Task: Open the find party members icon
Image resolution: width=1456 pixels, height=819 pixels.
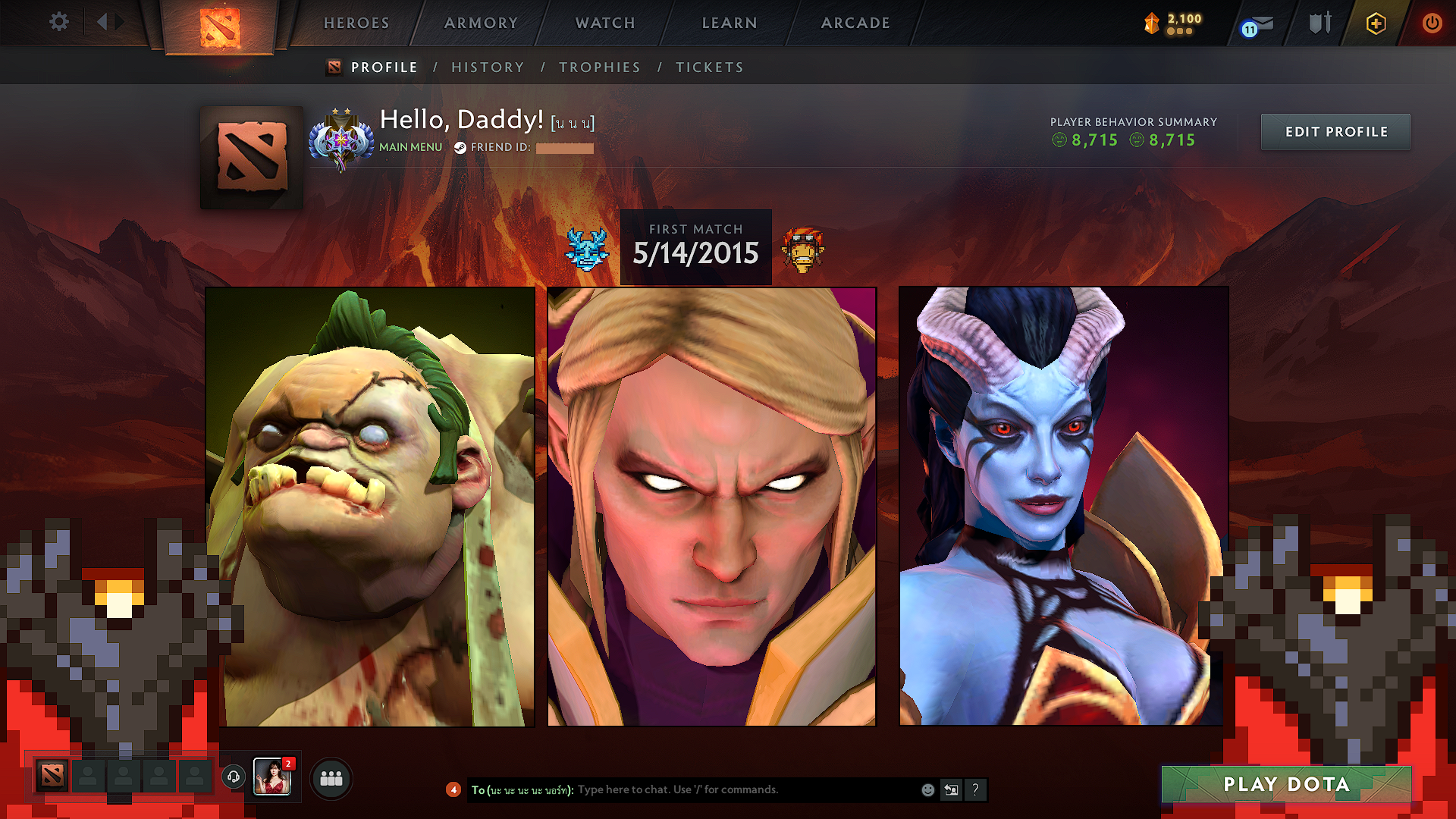Action: pos(330,777)
